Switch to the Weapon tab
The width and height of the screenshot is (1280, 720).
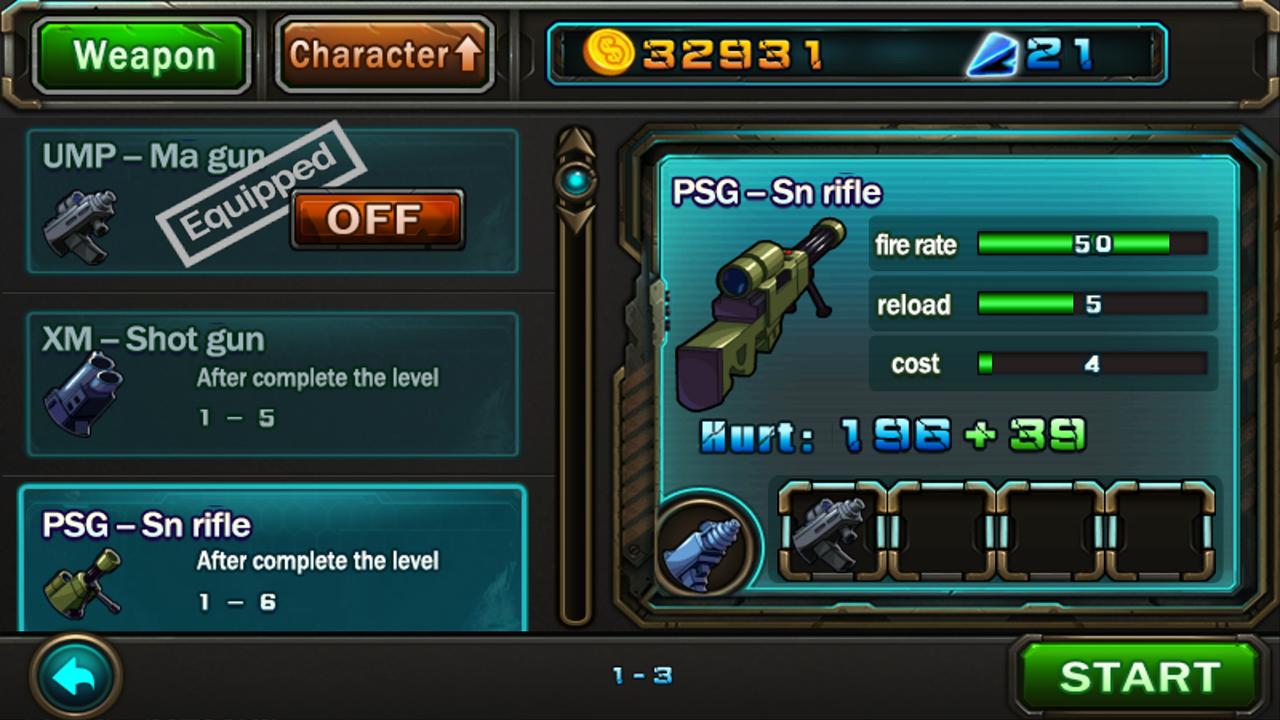pyautogui.click(x=140, y=54)
